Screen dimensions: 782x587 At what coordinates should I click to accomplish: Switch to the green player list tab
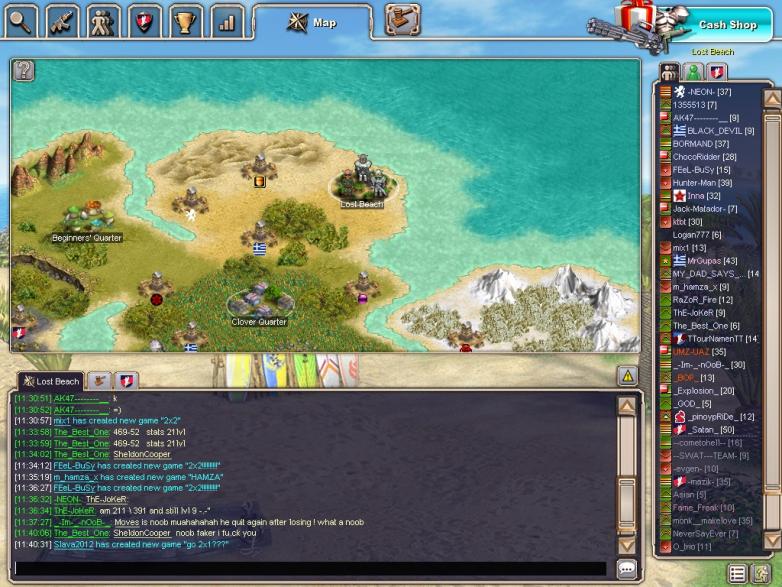(x=693, y=72)
